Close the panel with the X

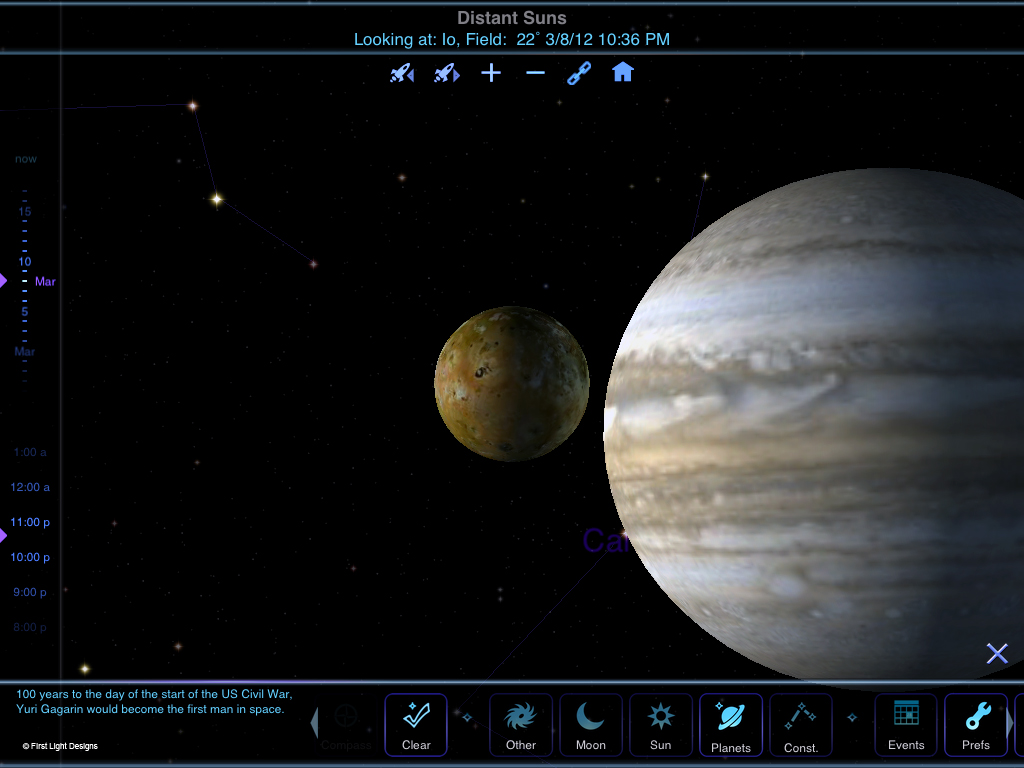coord(997,654)
